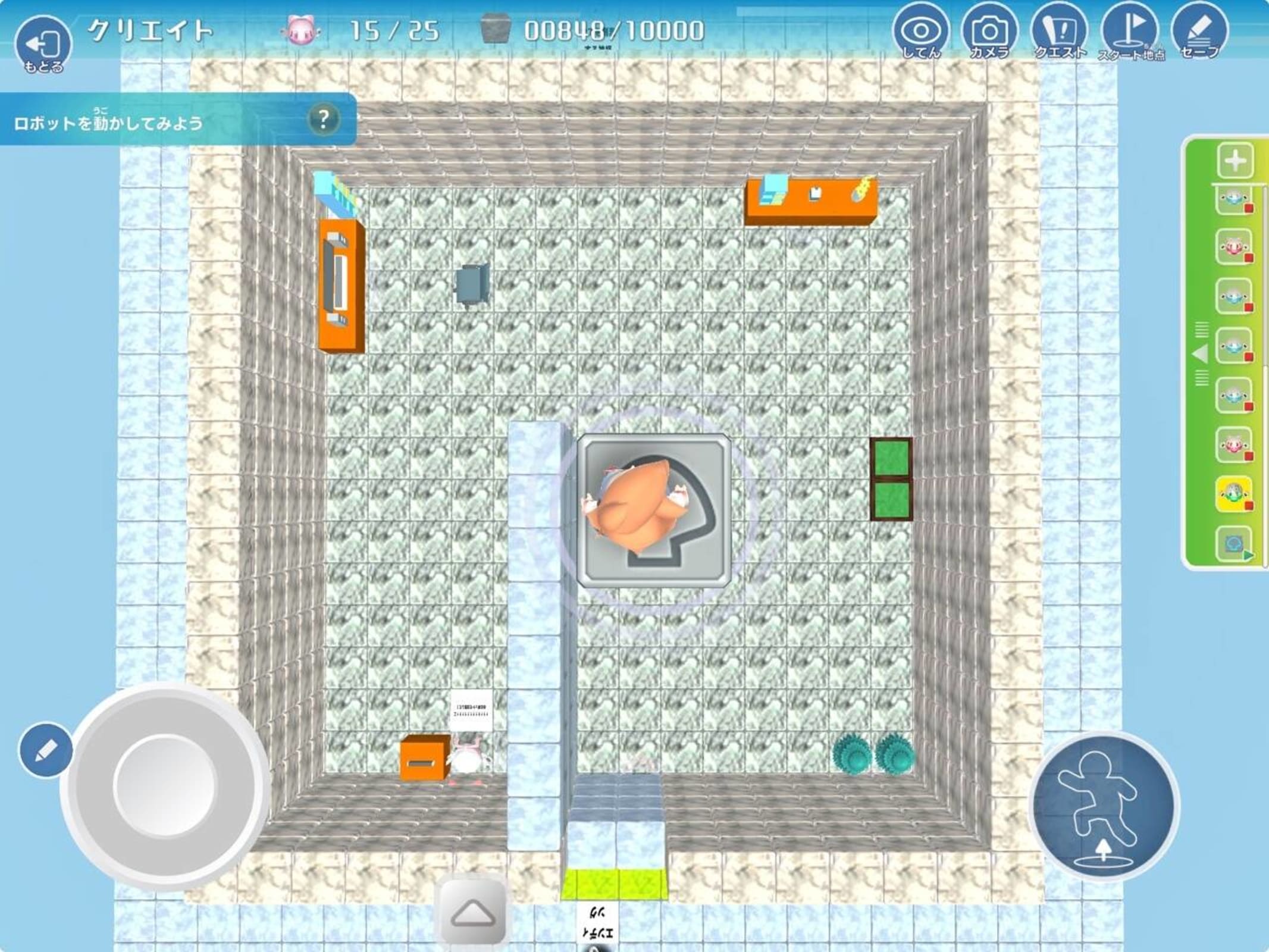Touch the virtual joystick knob
The width and height of the screenshot is (1269, 952).
164,786
